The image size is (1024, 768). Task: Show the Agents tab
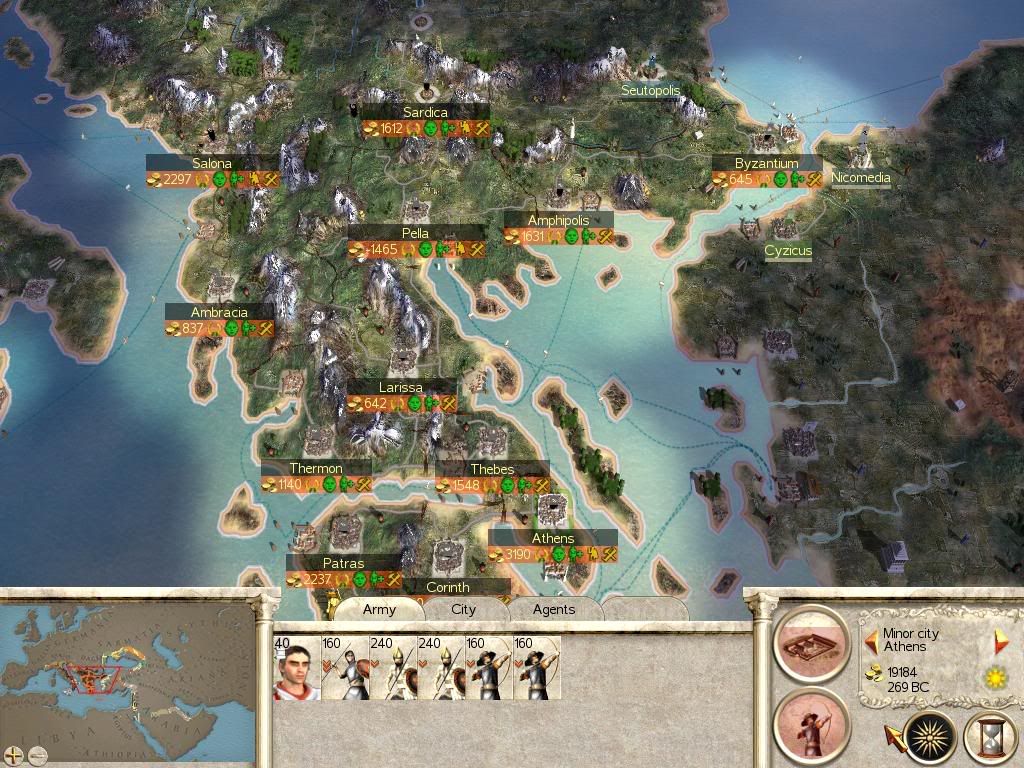(x=554, y=609)
